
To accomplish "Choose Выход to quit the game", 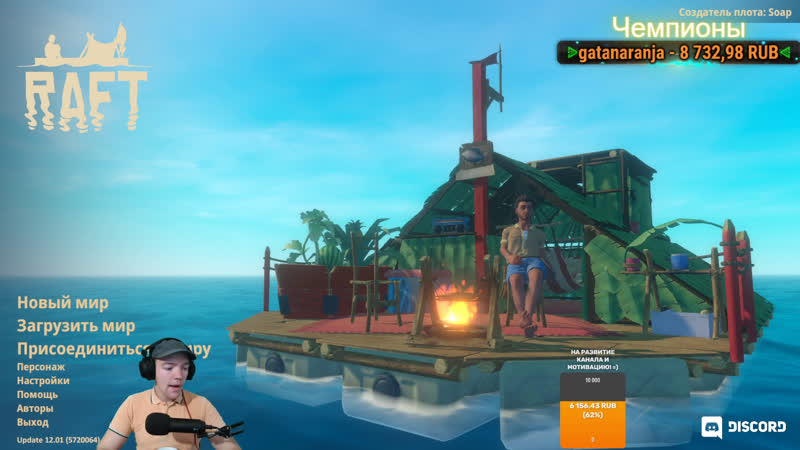I will pyautogui.click(x=33, y=422).
